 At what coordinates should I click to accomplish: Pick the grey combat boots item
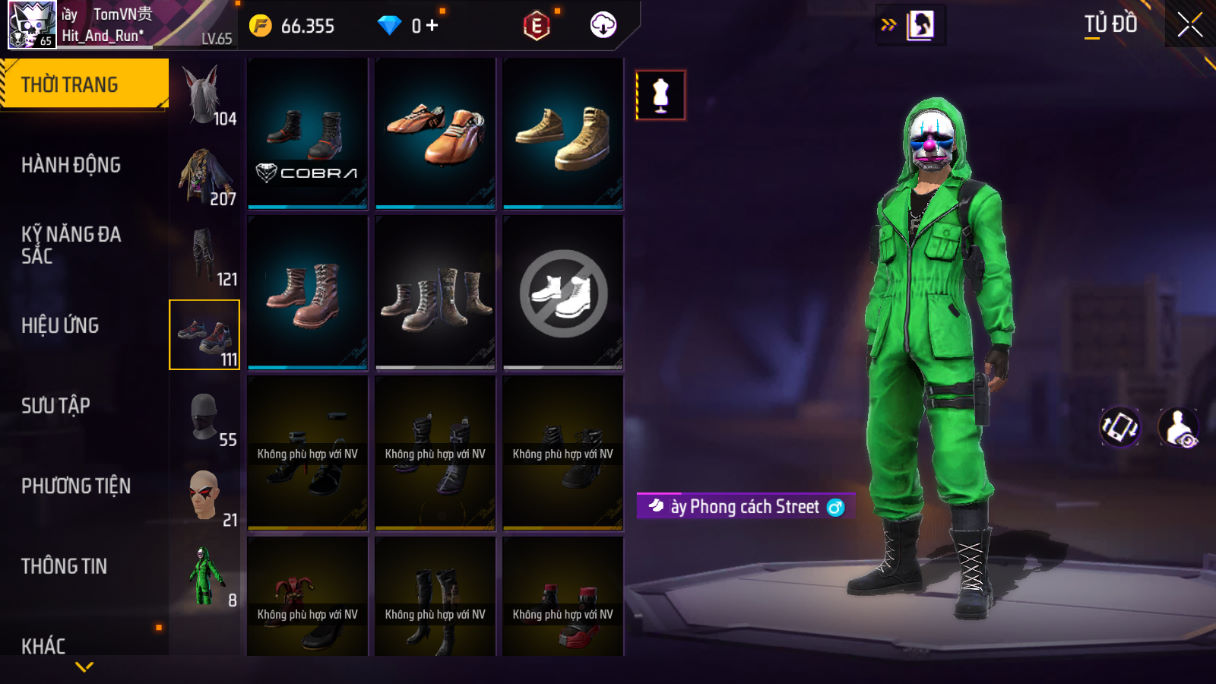pyautogui.click(x=436, y=292)
